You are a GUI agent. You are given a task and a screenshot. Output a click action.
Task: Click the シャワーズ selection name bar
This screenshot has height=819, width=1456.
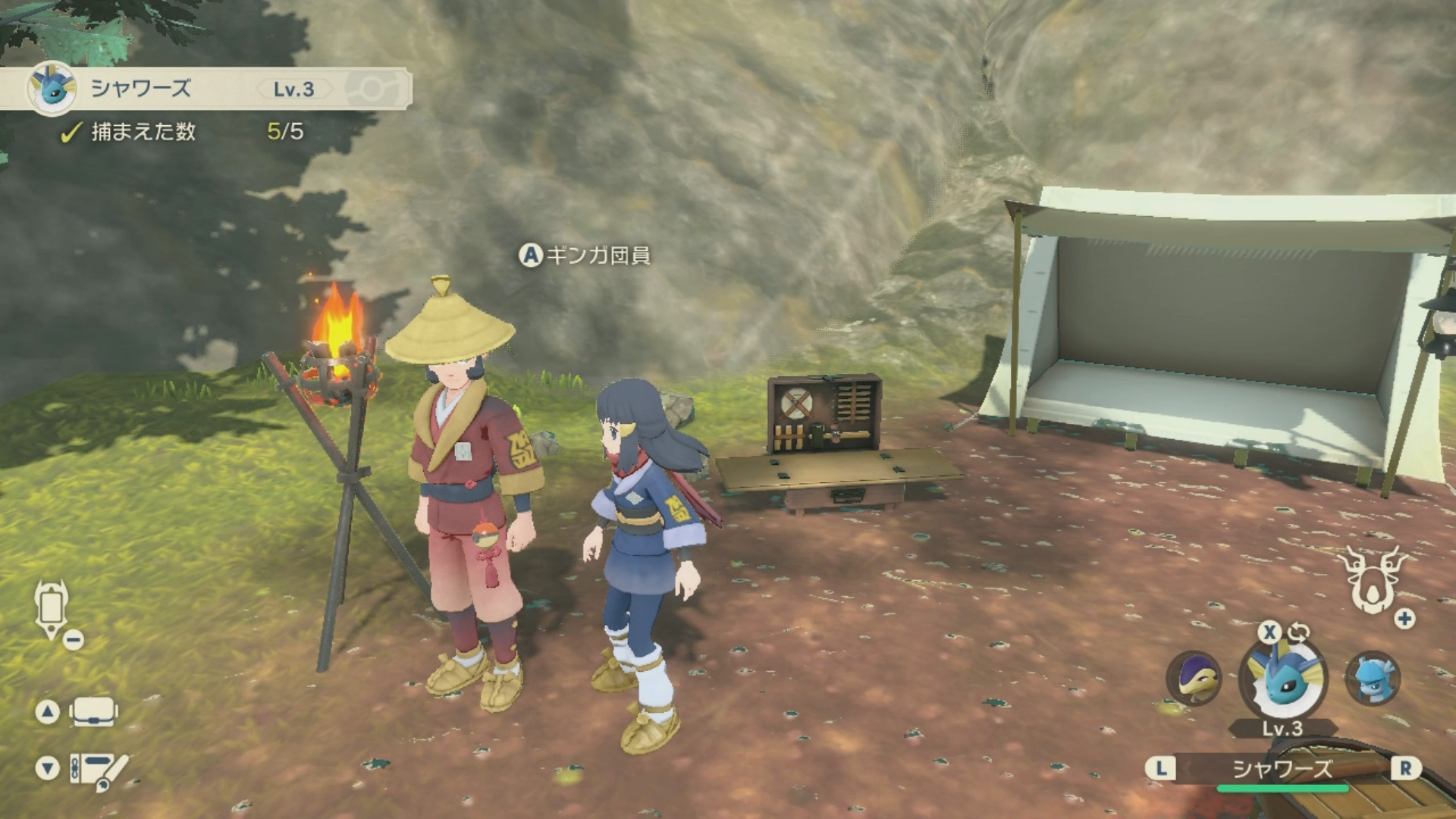point(1282,769)
